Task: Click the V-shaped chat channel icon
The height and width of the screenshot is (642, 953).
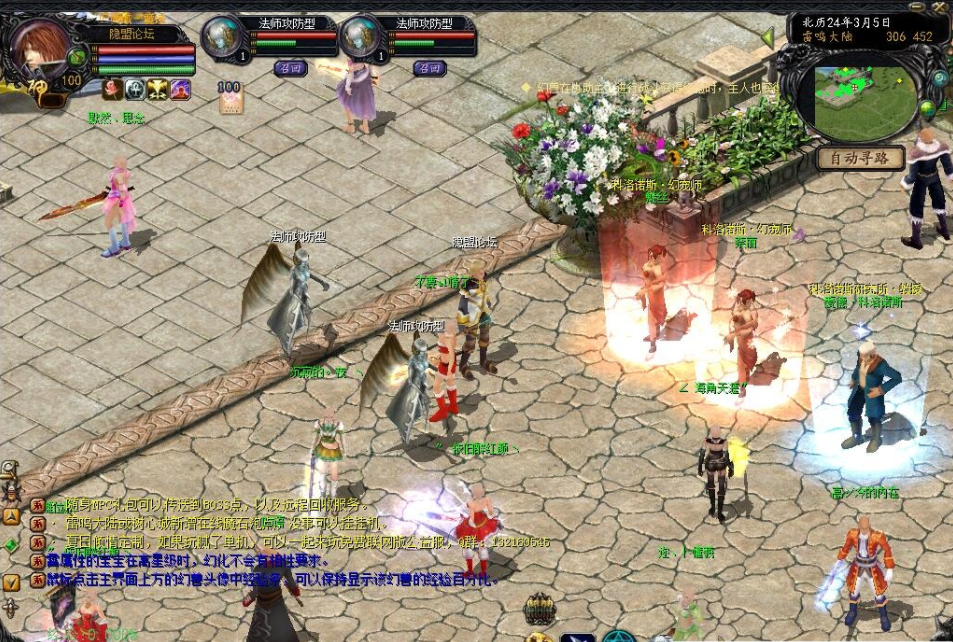Action: coord(11,581)
